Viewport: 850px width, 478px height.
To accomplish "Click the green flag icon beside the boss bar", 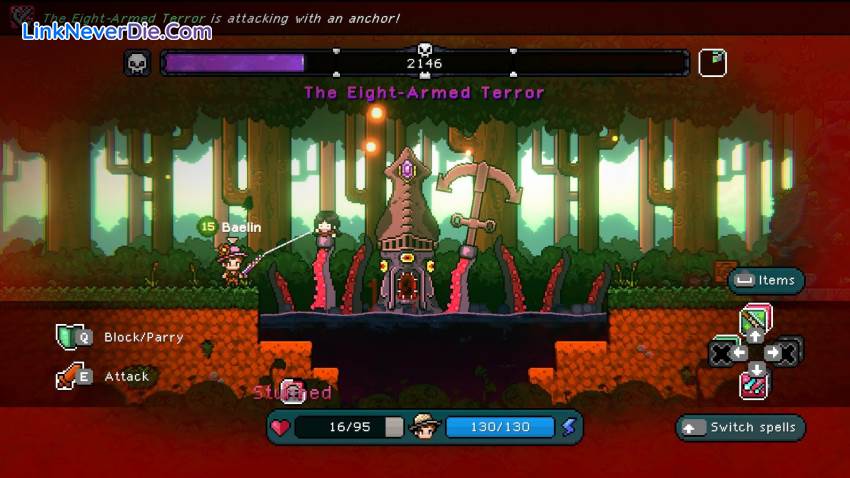I will coord(712,63).
